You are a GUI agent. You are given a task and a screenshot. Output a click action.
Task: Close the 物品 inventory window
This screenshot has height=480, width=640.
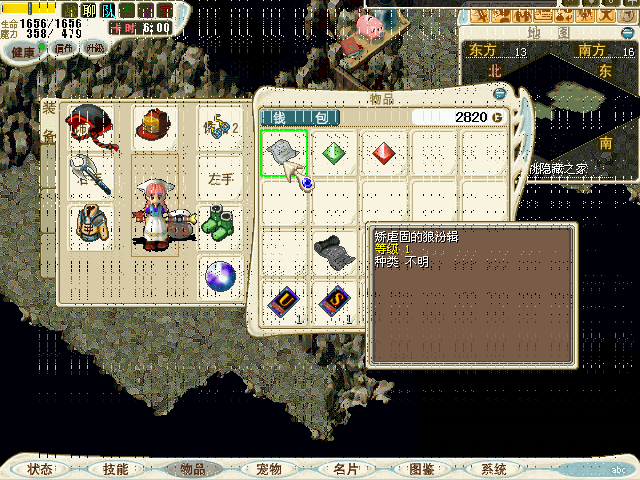[500, 92]
